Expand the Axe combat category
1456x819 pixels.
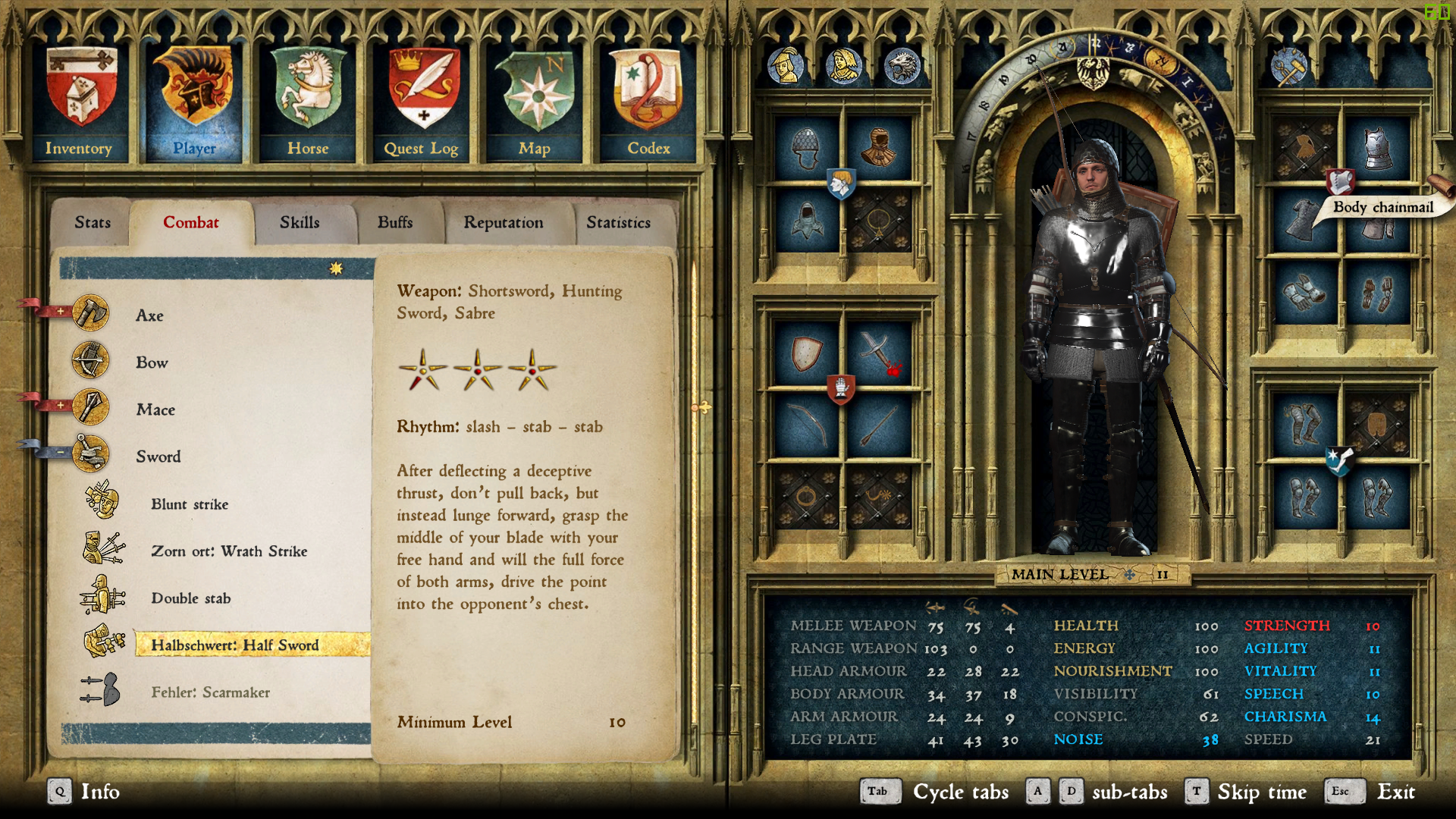click(x=61, y=312)
